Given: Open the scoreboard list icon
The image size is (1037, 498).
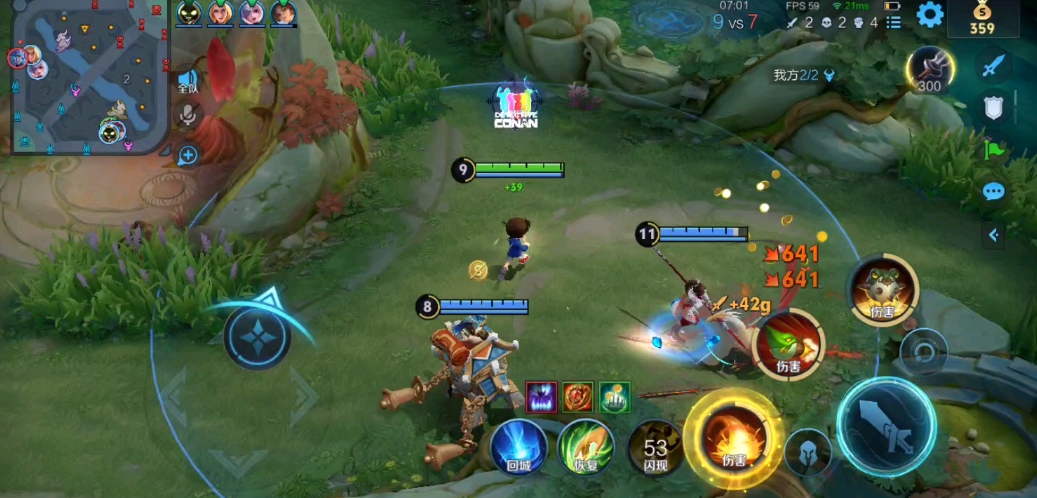Looking at the screenshot, I should [x=893, y=21].
